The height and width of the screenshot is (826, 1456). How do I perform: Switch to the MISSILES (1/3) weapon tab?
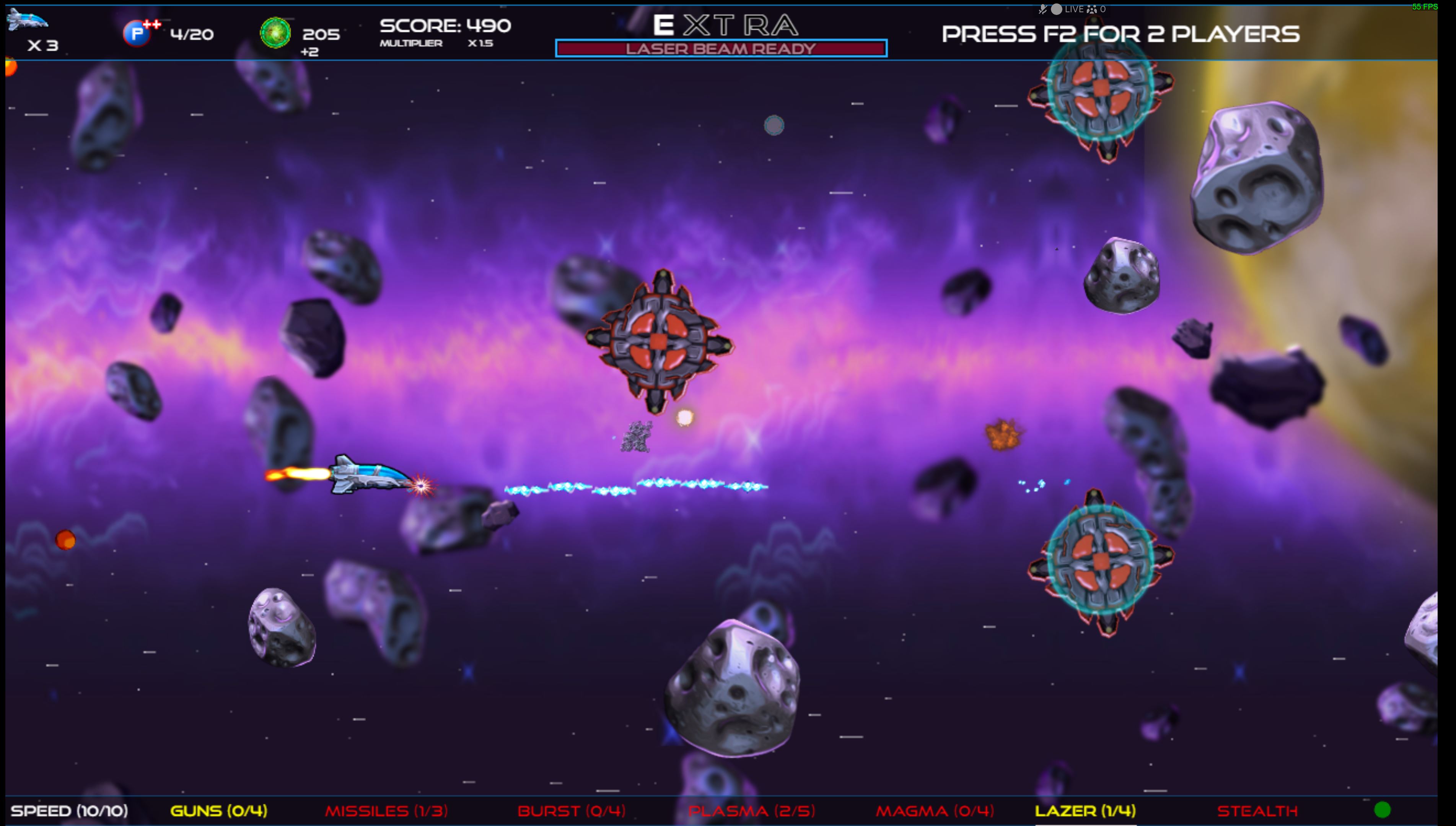388,811
